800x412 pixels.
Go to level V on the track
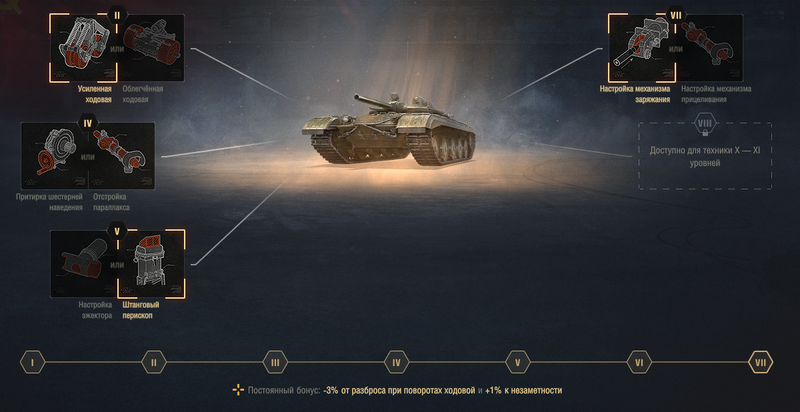point(517,362)
